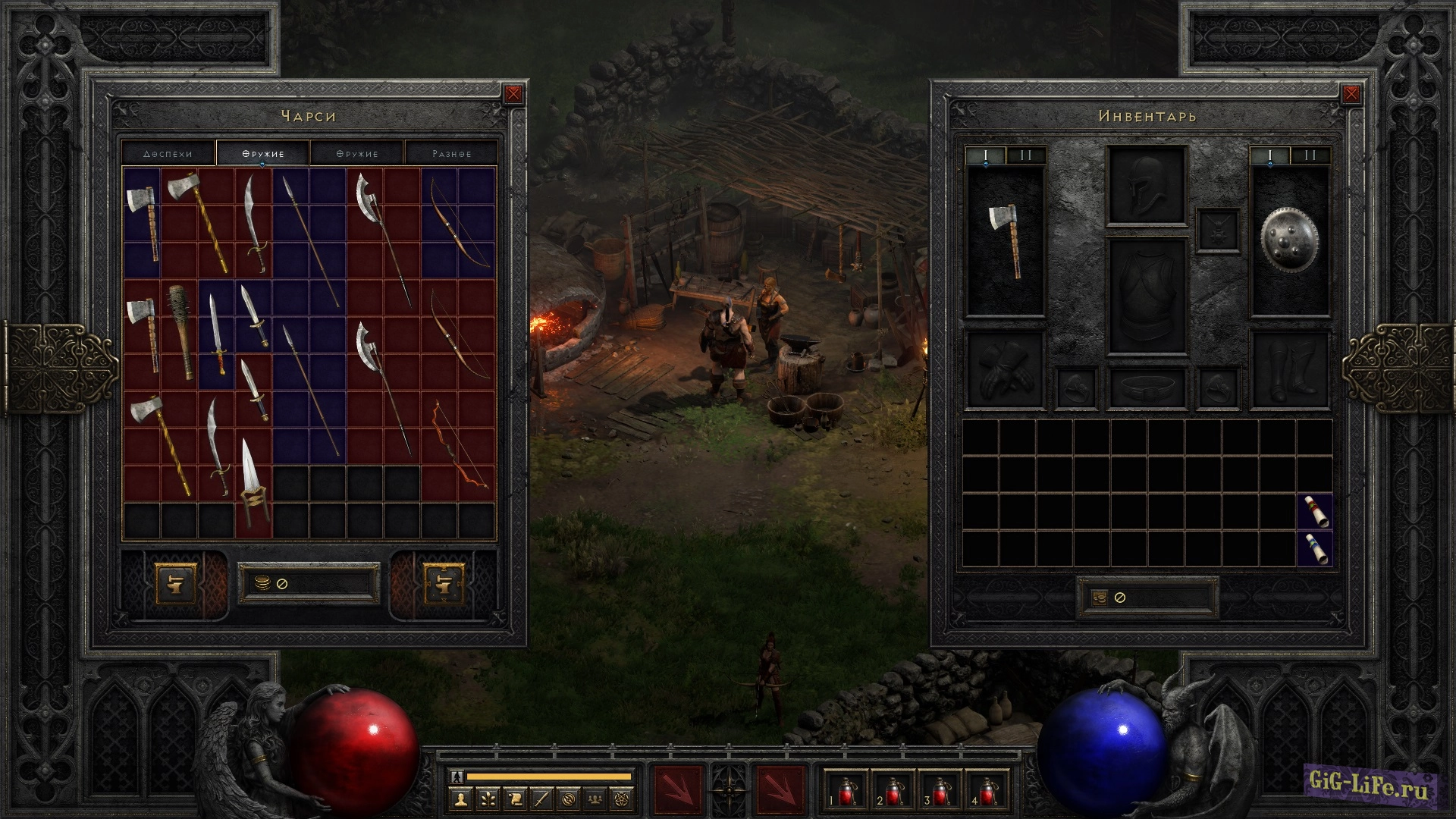The image size is (1456, 819).
Task: Click the pentagram game menu icon
Action: pos(623,799)
